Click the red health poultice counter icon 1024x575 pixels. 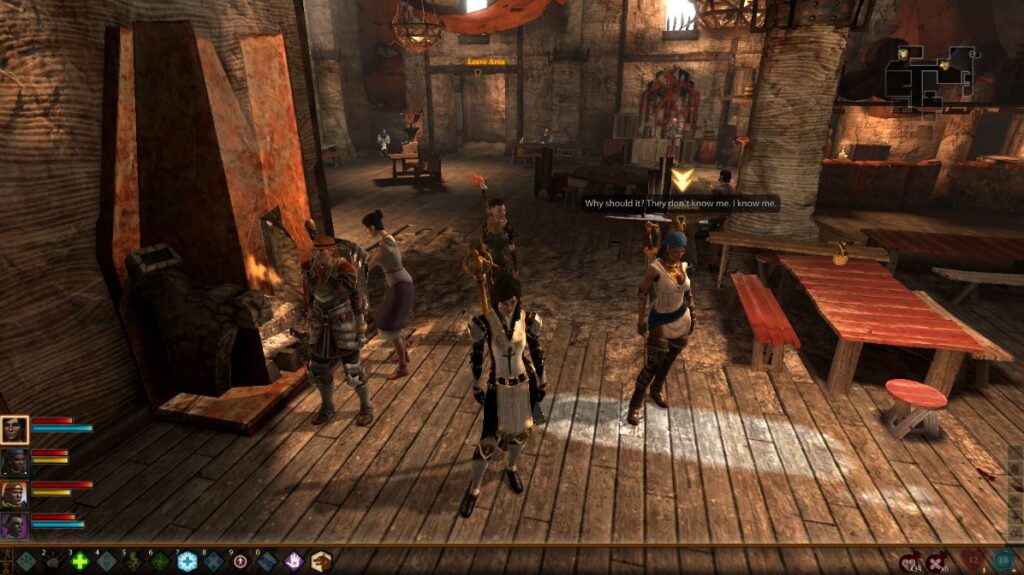tap(974, 562)
